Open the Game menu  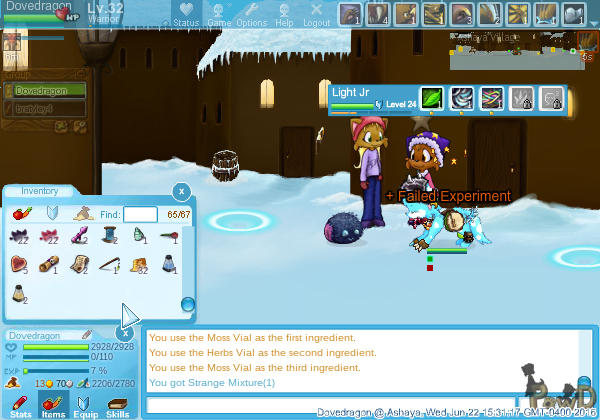[219, 15]
